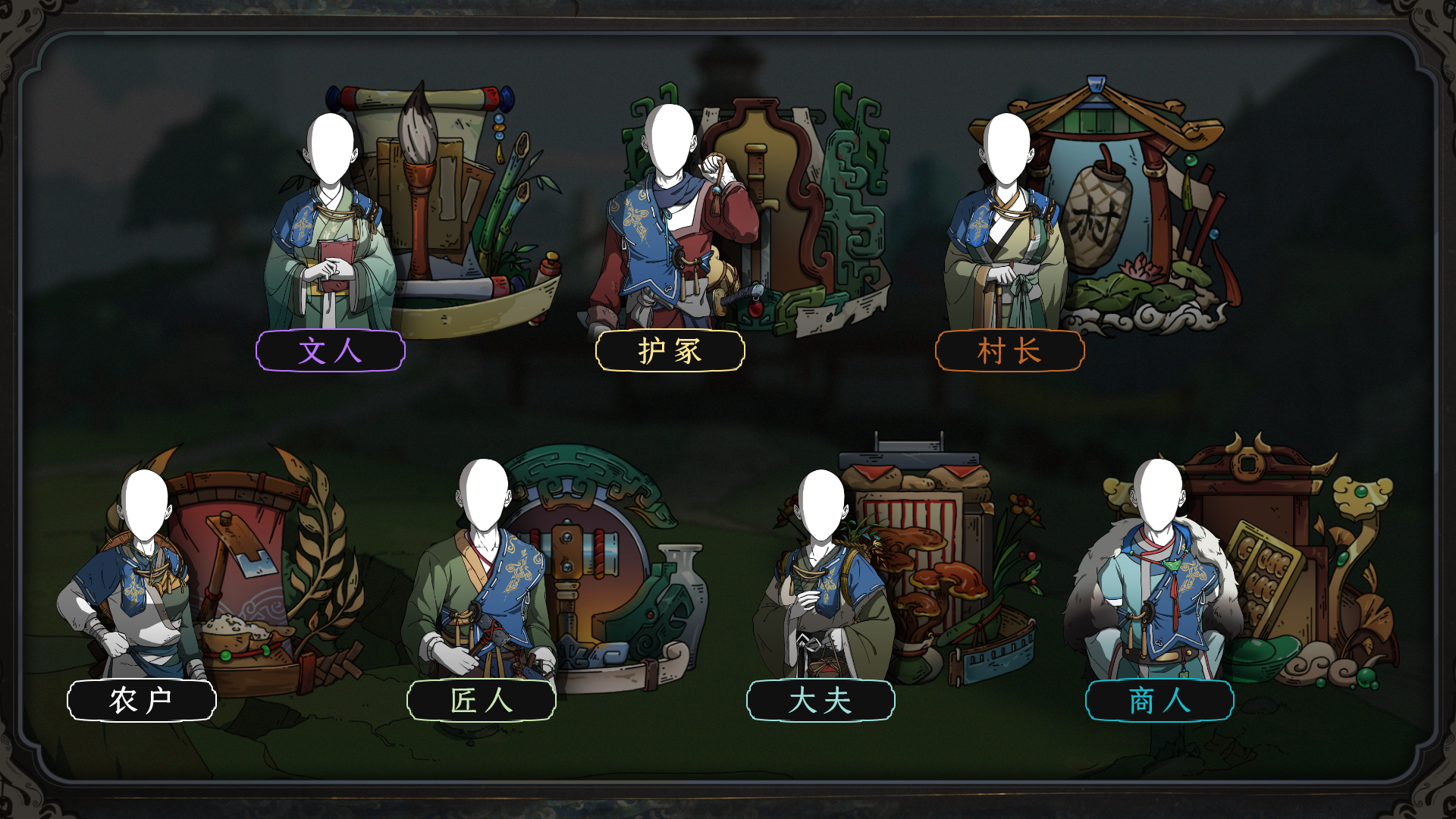This screenshot has width=1456, height=819.
Task: Pick the 村长 village chief label
Action: click(x=1009, y=351)
